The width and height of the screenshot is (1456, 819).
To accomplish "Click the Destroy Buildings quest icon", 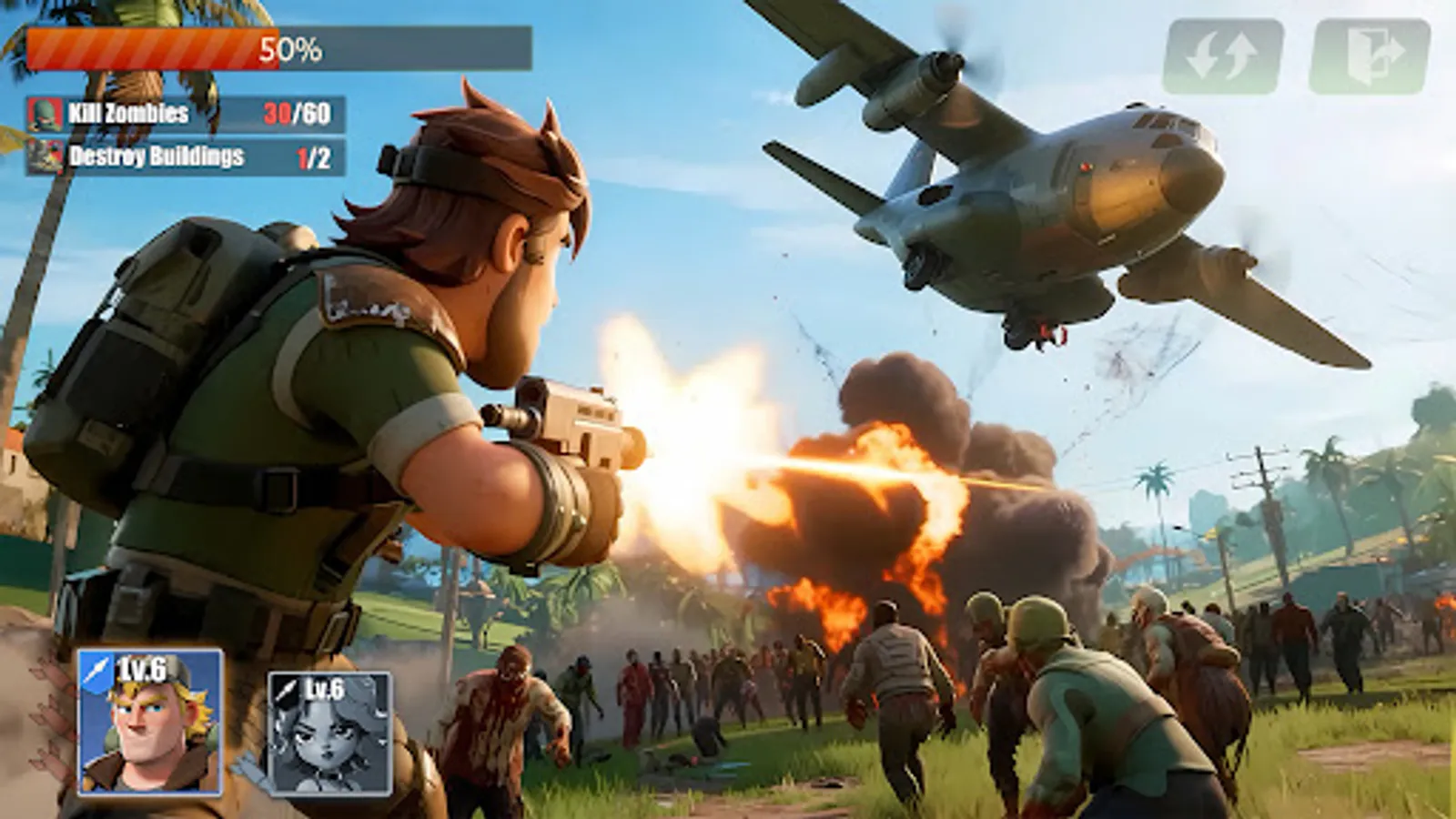I will click(47, 157).
